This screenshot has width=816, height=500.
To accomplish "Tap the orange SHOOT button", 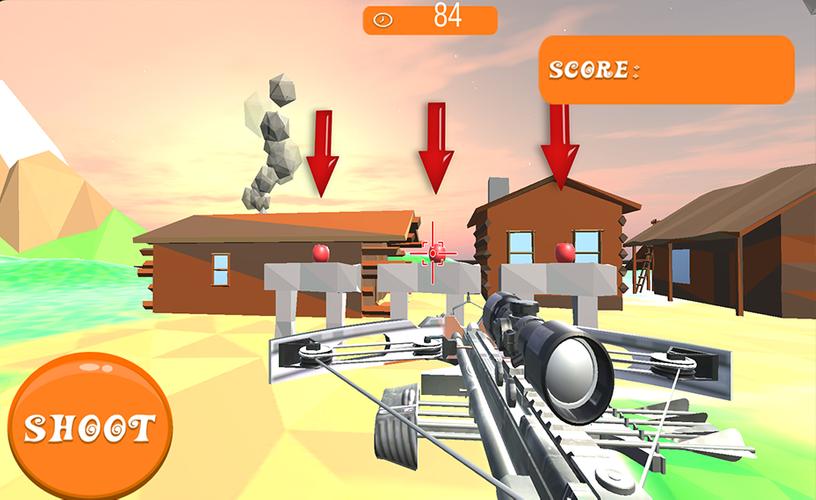I will click(88, 426).
